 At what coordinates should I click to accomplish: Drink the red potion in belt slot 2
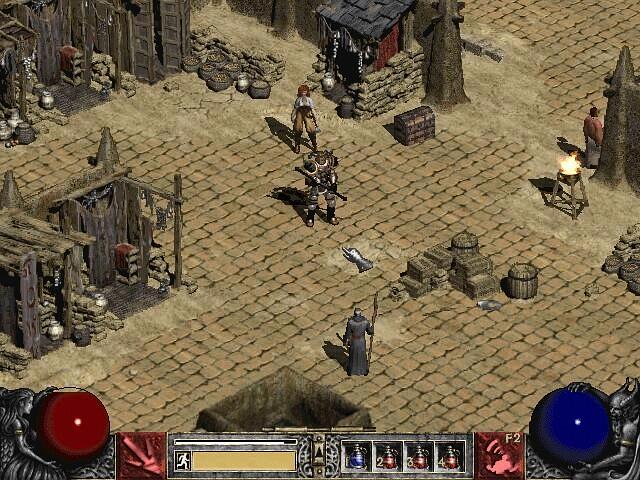(x=388, y=457)
